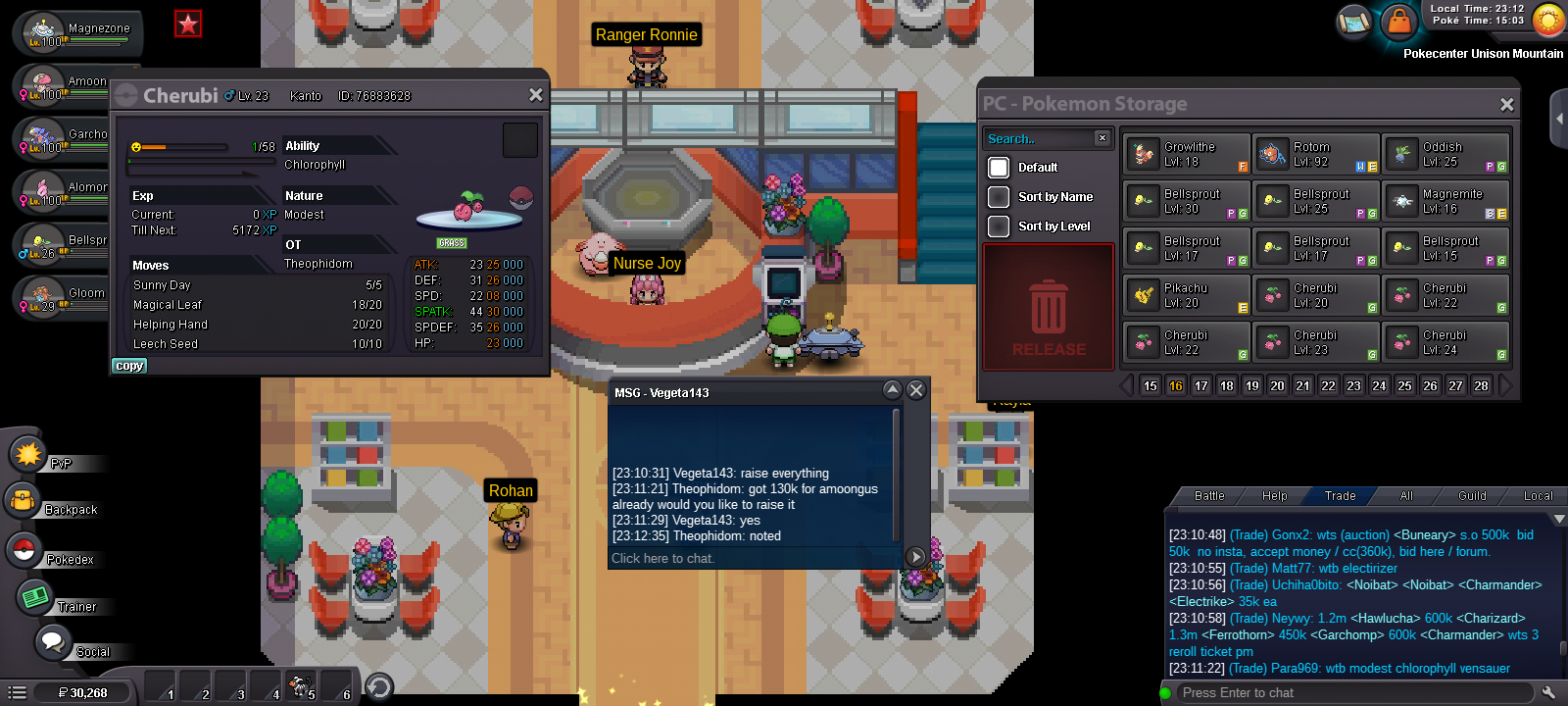Open the Guild chat tab
Viewport: 1568px width, 706px height.
1471,496
